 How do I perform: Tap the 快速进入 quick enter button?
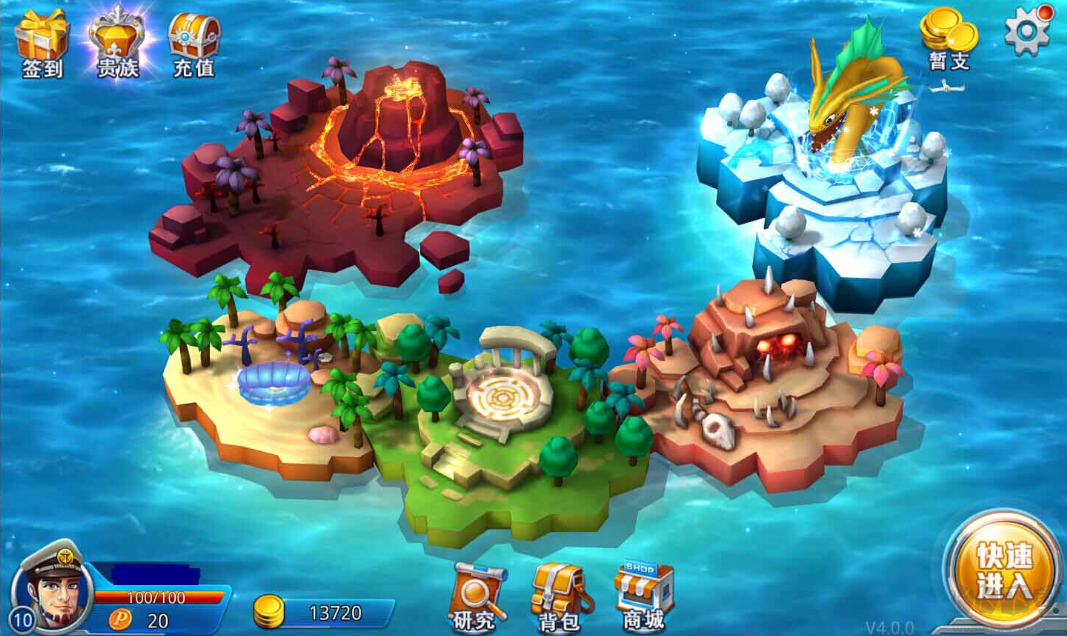tap(1003, 570)
